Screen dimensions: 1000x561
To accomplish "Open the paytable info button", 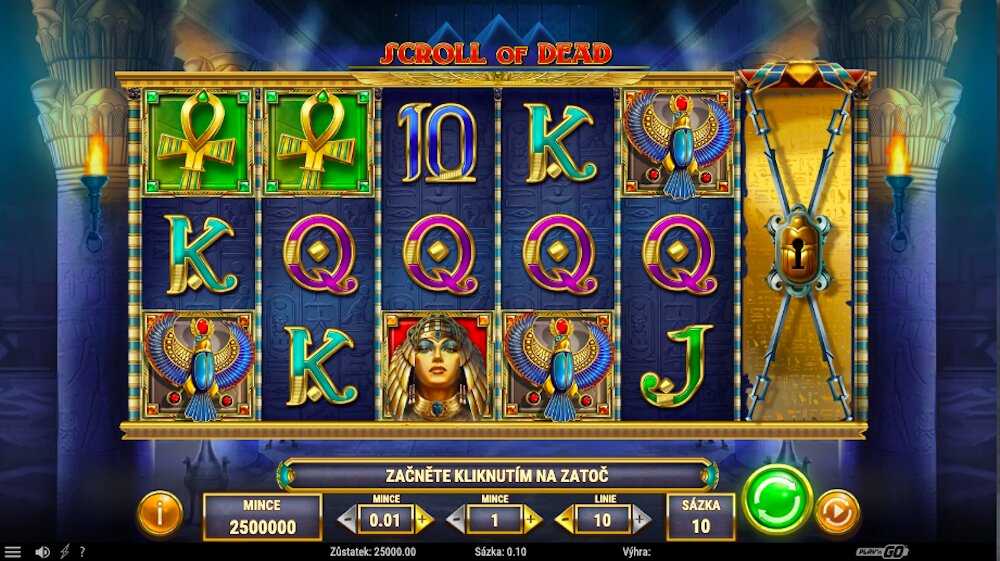I will (160, 514).
